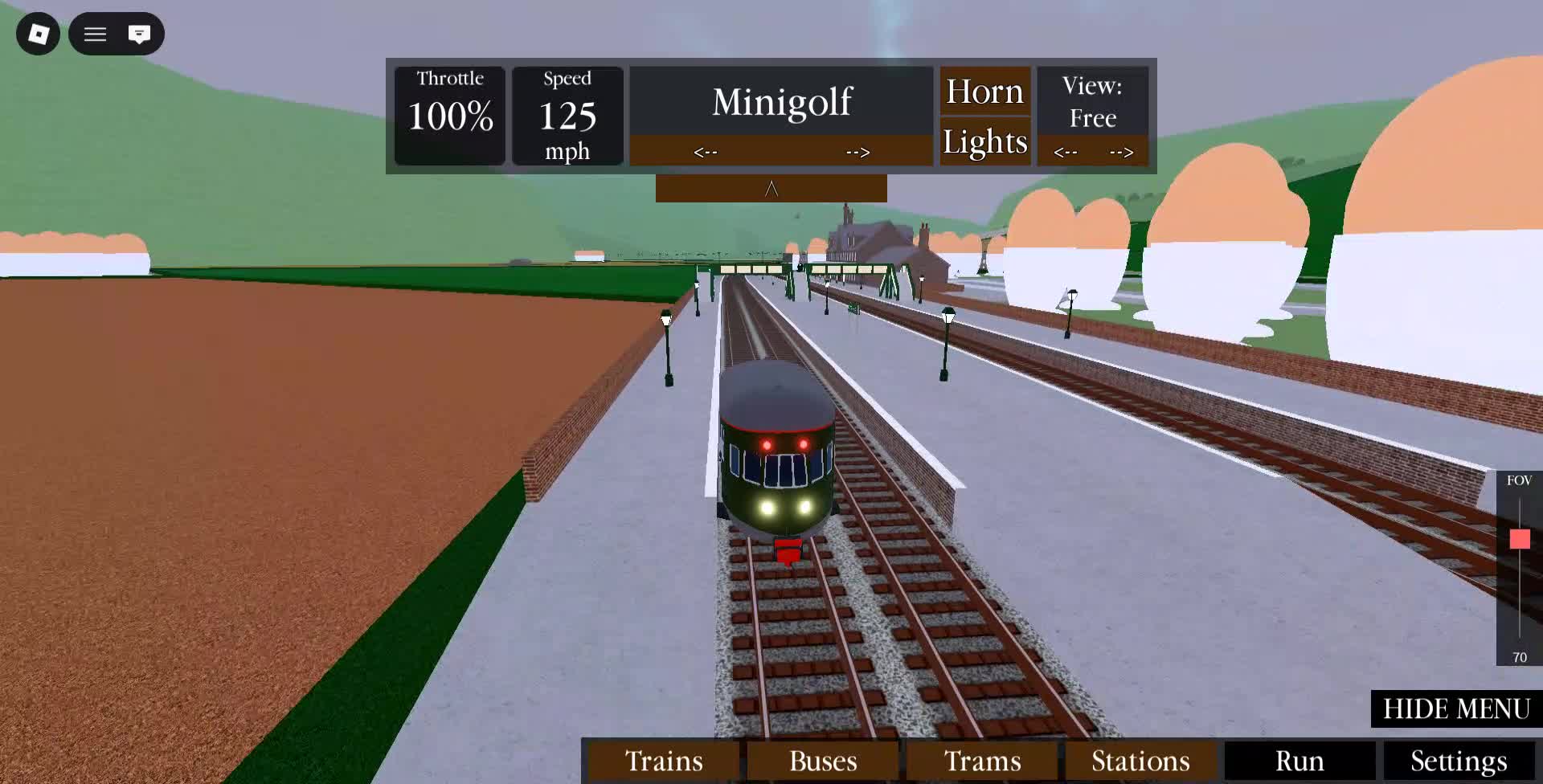Screen dimensions: 1543x784
Task: Toggle the Horn on
Action: (x=985, y=90)
